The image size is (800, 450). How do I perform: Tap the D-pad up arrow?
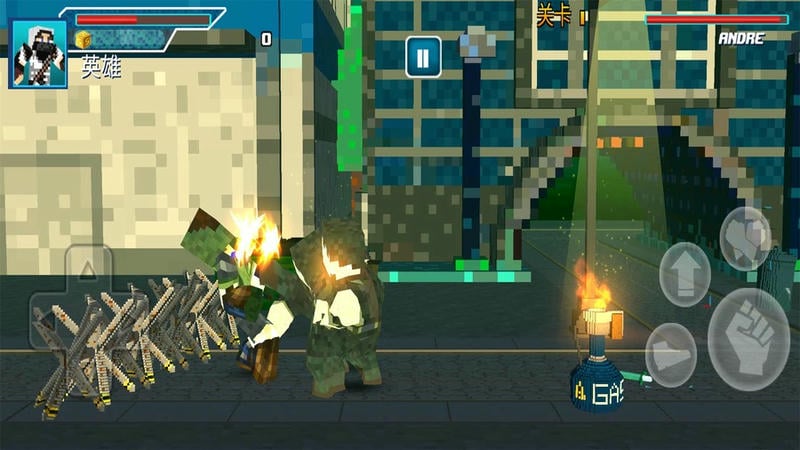(88, 268)
